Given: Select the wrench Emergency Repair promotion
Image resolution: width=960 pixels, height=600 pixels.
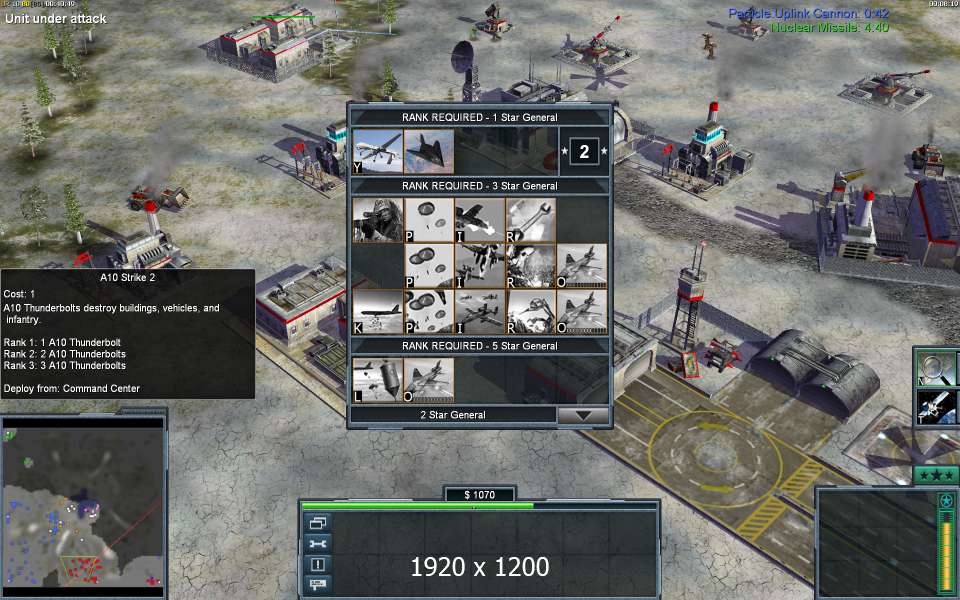Looking at the screenshot, I should pos(531,219).
